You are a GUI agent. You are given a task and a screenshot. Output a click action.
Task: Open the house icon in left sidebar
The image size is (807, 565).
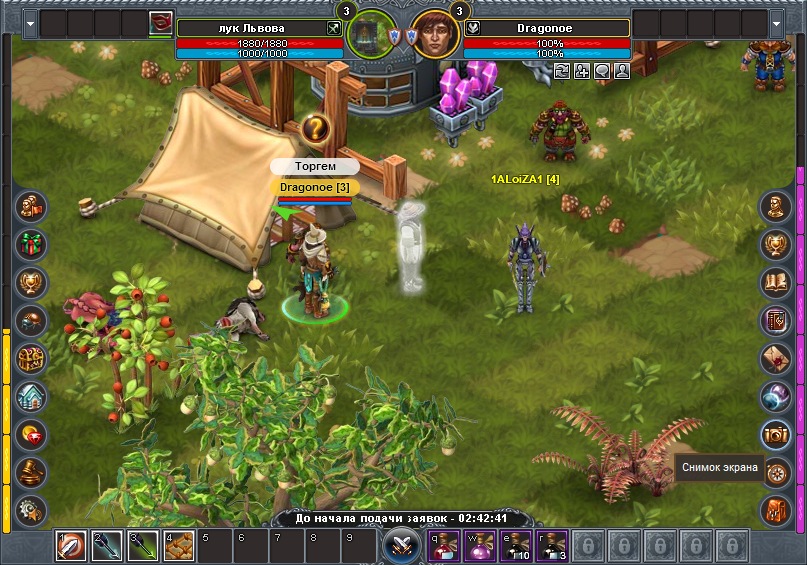pos(32,396)
